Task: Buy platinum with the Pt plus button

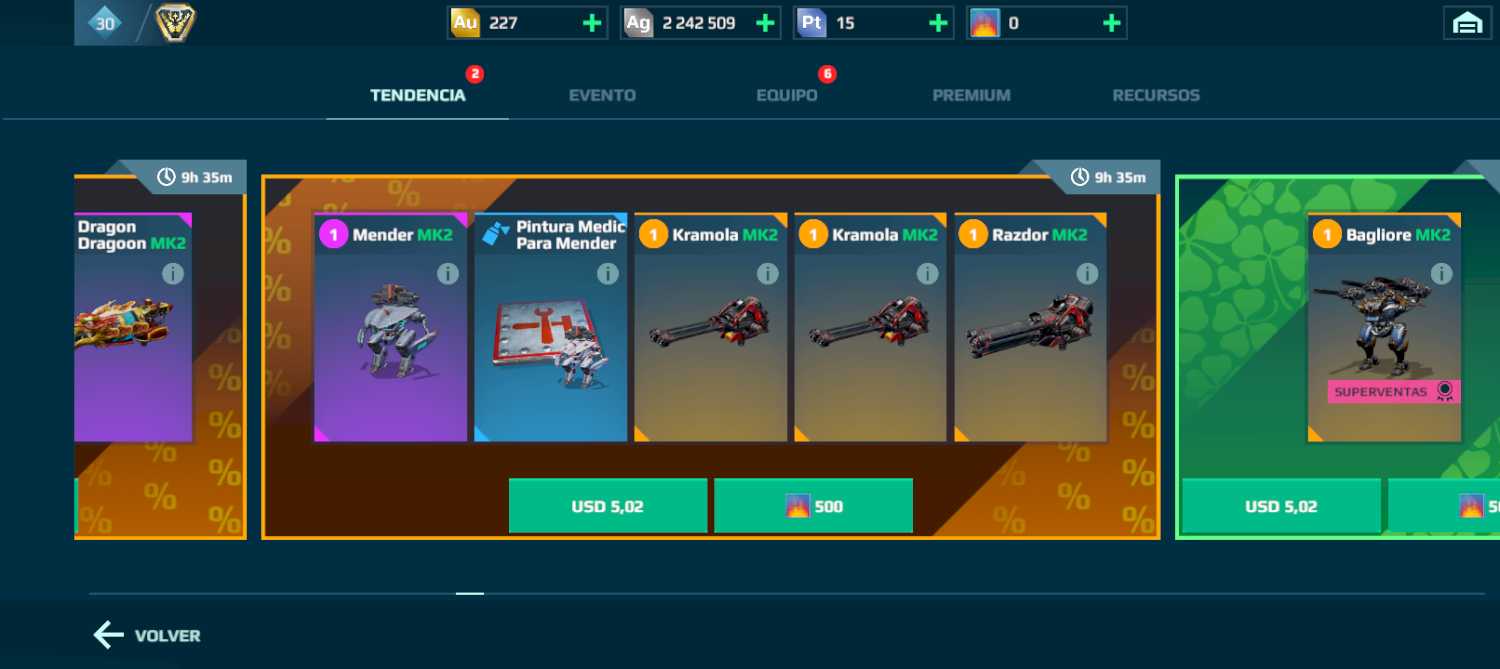Action: [938, 23]
